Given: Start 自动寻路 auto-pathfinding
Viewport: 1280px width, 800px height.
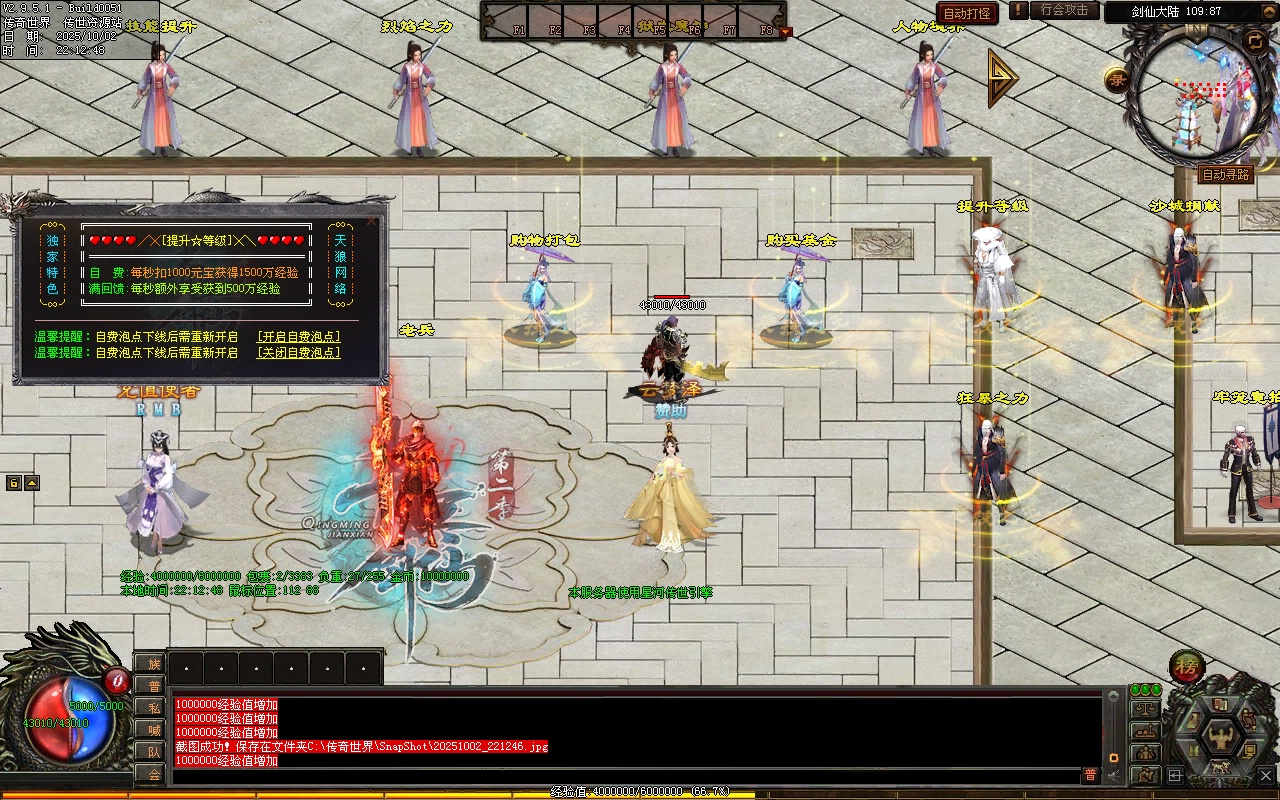Looking at the screenshot, I should (x=1225, y=175).
